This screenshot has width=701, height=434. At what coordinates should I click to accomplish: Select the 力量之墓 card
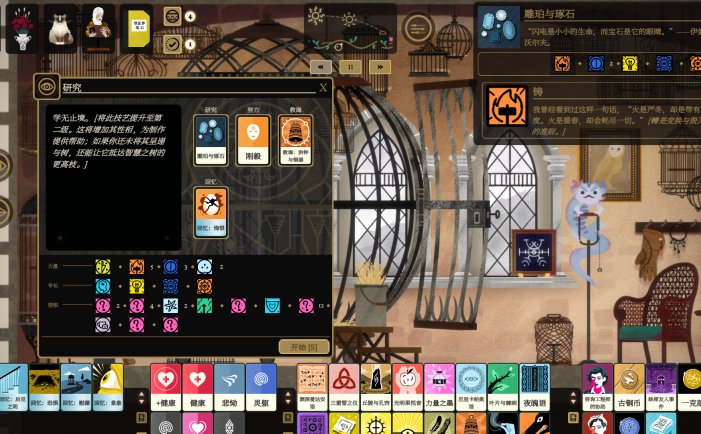439,385
